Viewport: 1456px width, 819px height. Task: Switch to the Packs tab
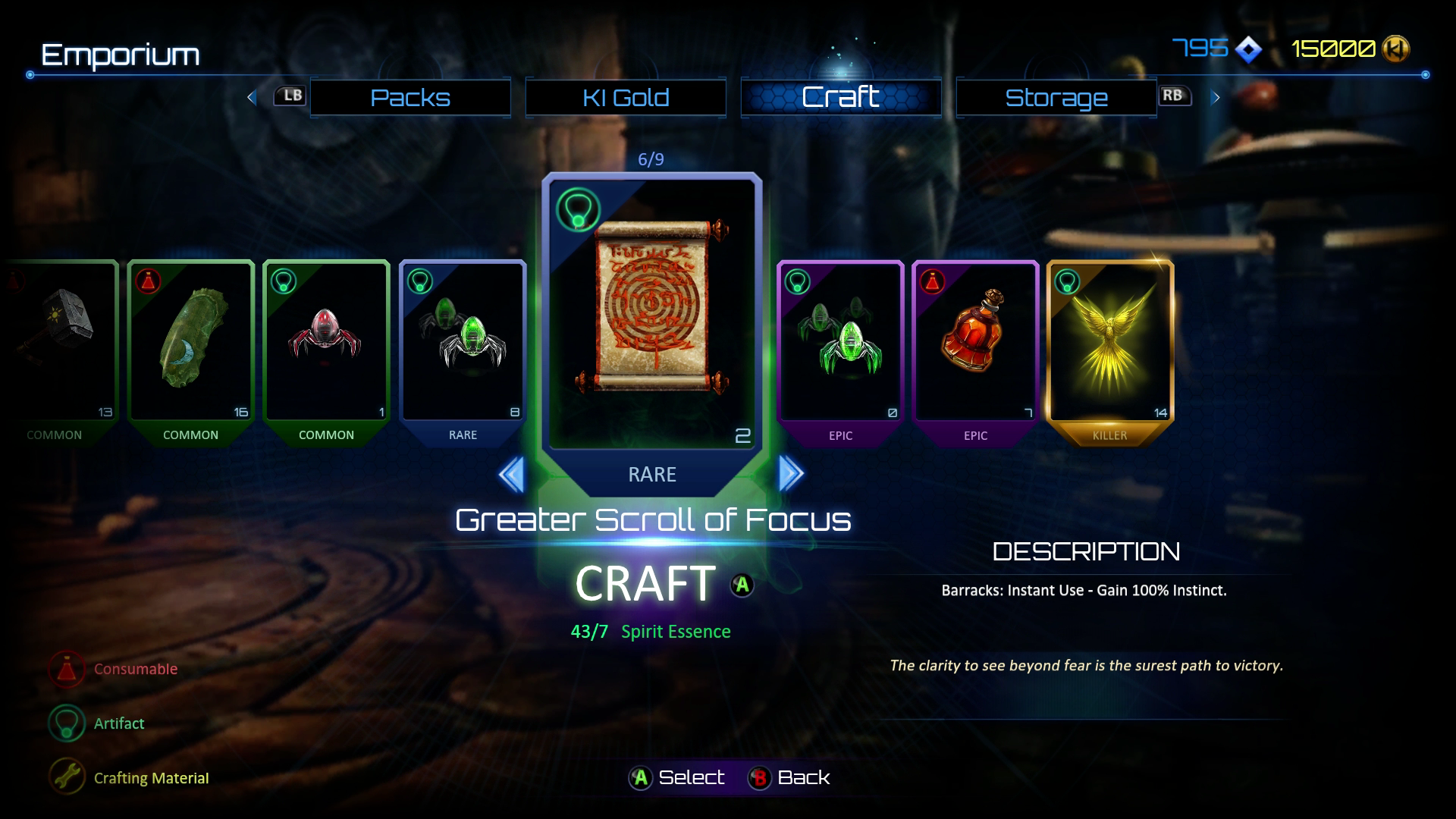[x=410, y=98]
